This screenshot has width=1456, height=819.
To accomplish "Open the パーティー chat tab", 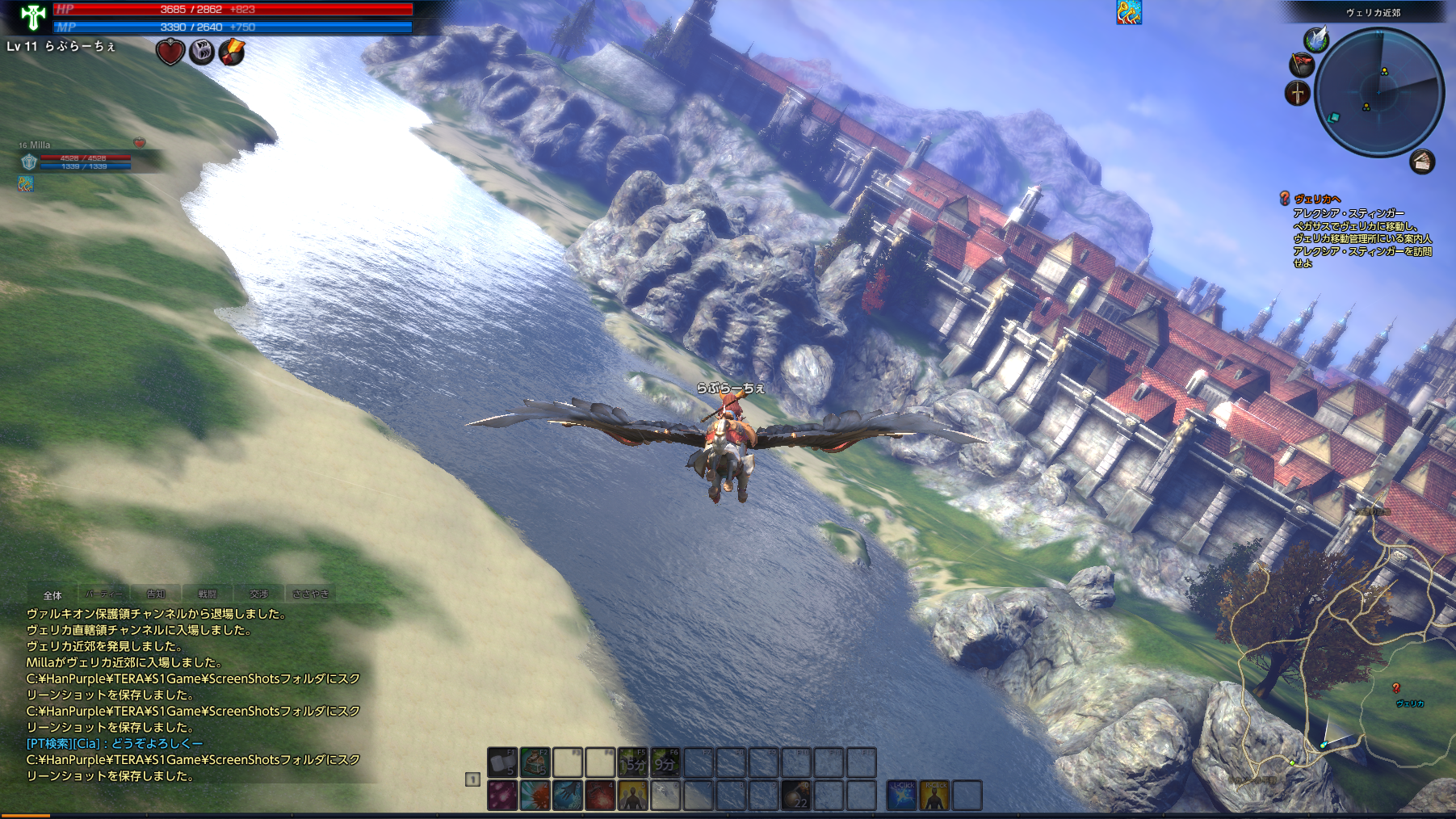I will [104, 594].
